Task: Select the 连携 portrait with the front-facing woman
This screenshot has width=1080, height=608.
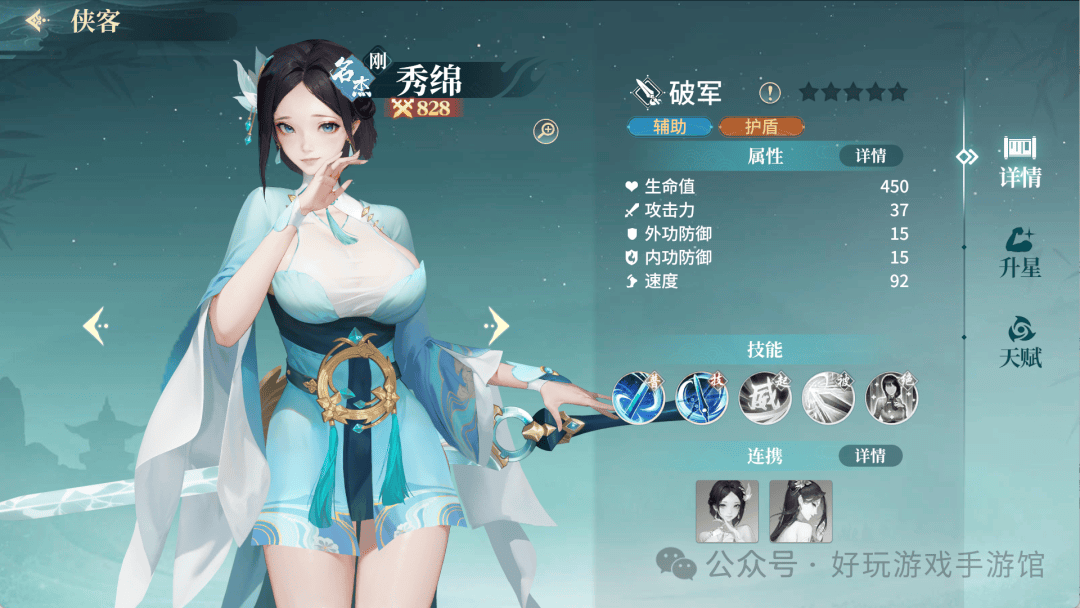Action: click(727, 511)
